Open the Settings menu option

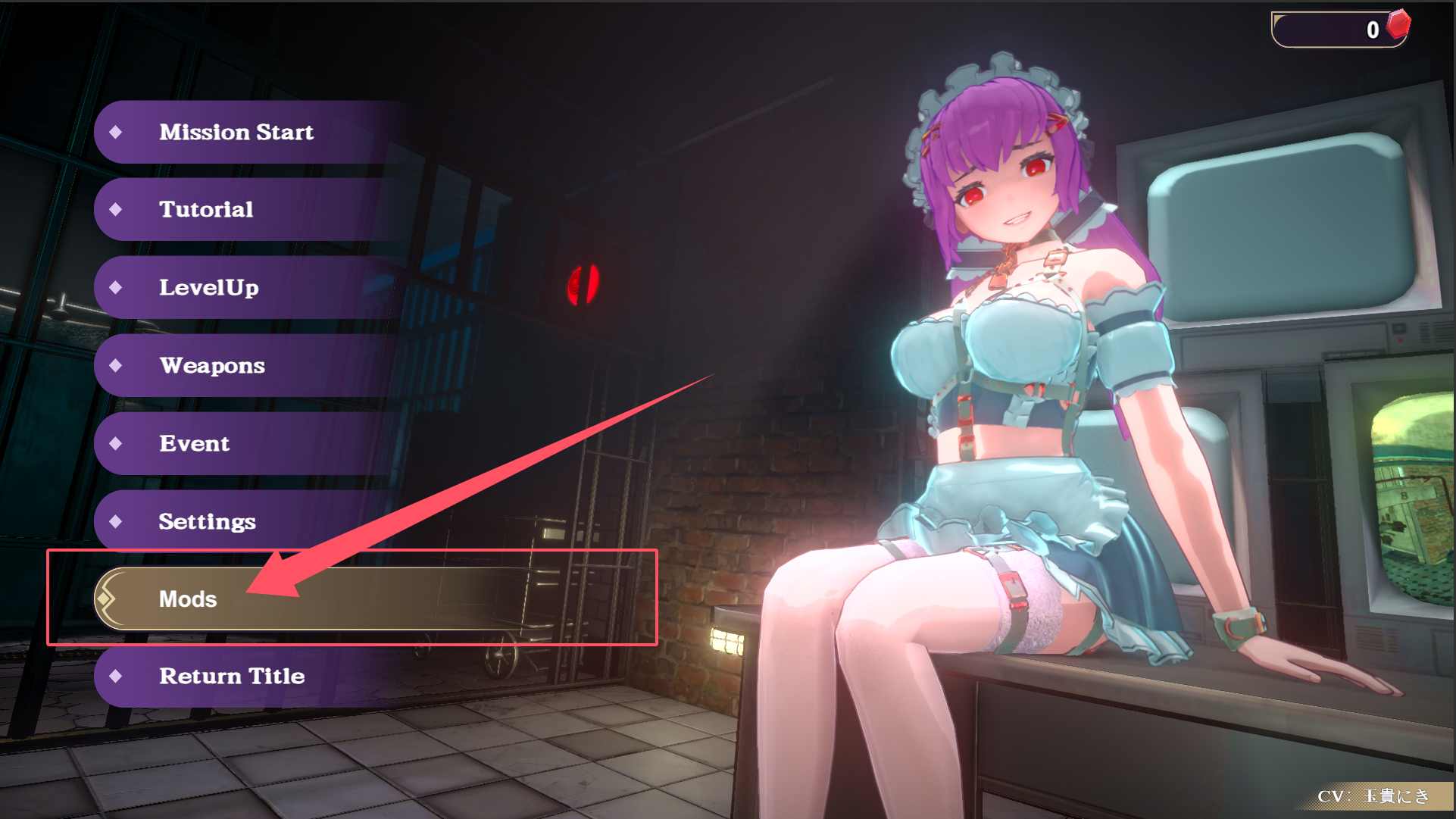point(207,522)
